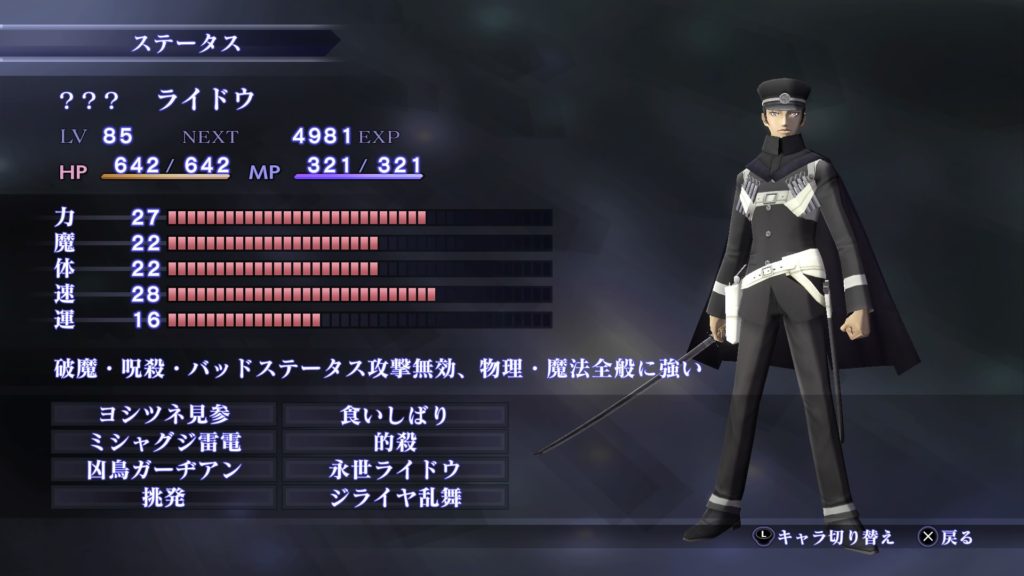Screen dimensions: 1024x576
Task: Choose the 食いしばり skill slot
Action: pyautogui.click(x=395, y=415)
